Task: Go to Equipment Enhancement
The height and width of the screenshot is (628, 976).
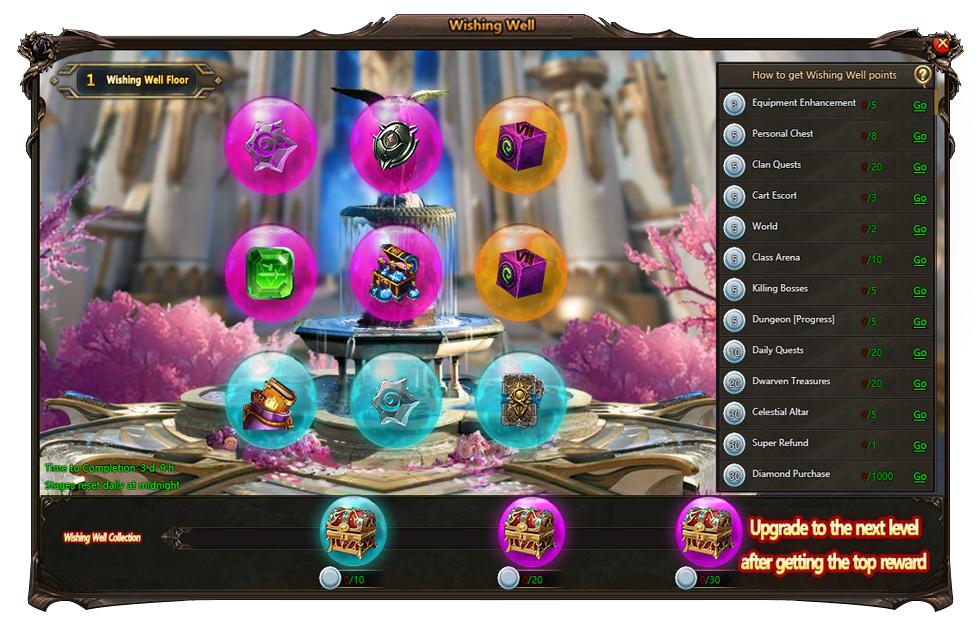Action: pos(919,105)
